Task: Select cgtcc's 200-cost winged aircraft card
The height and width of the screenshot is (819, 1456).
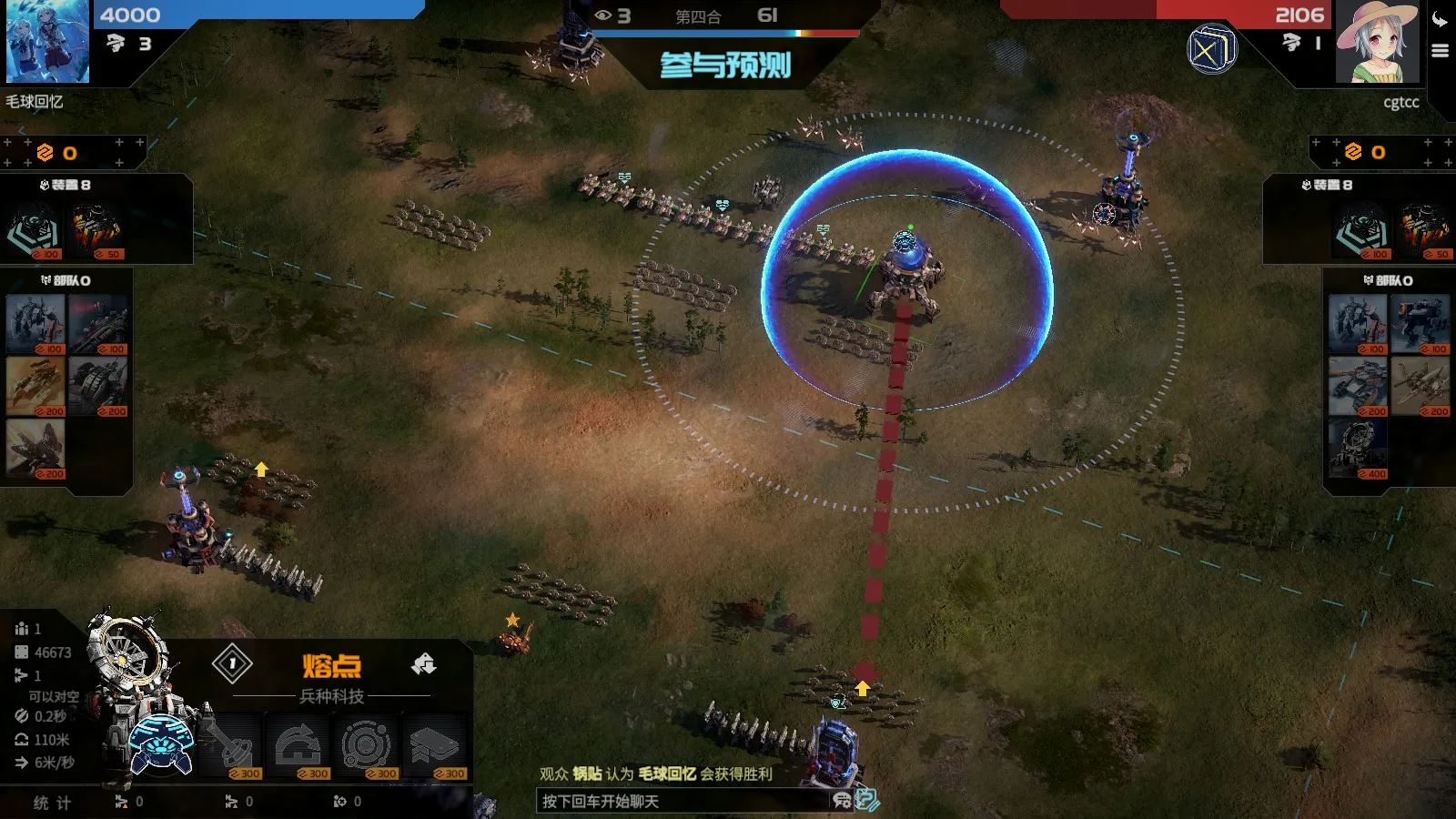Action: pyautogui.click(x=1420, y=387)
